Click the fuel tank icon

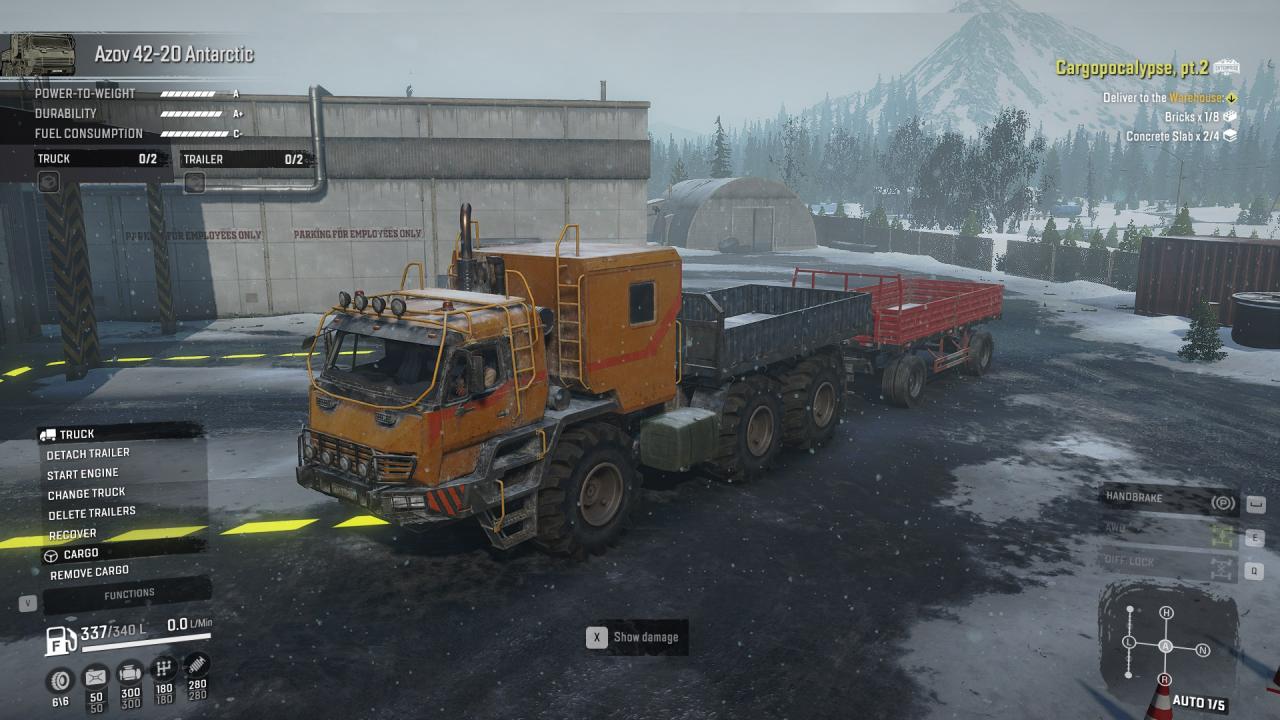point(61,639)
